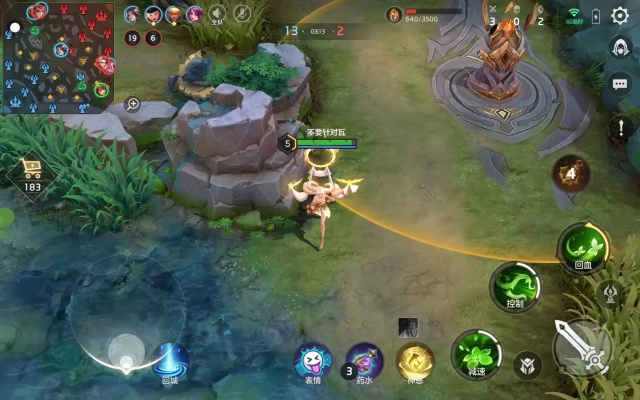Activate the orange item skill showing 4
The height and width of the screenshot is (400, 640).
click(570, 172)
